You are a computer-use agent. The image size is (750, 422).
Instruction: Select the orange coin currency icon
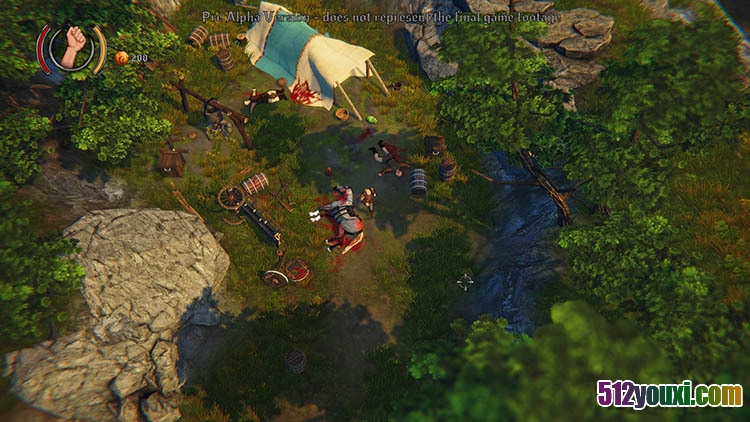[121, 58]
